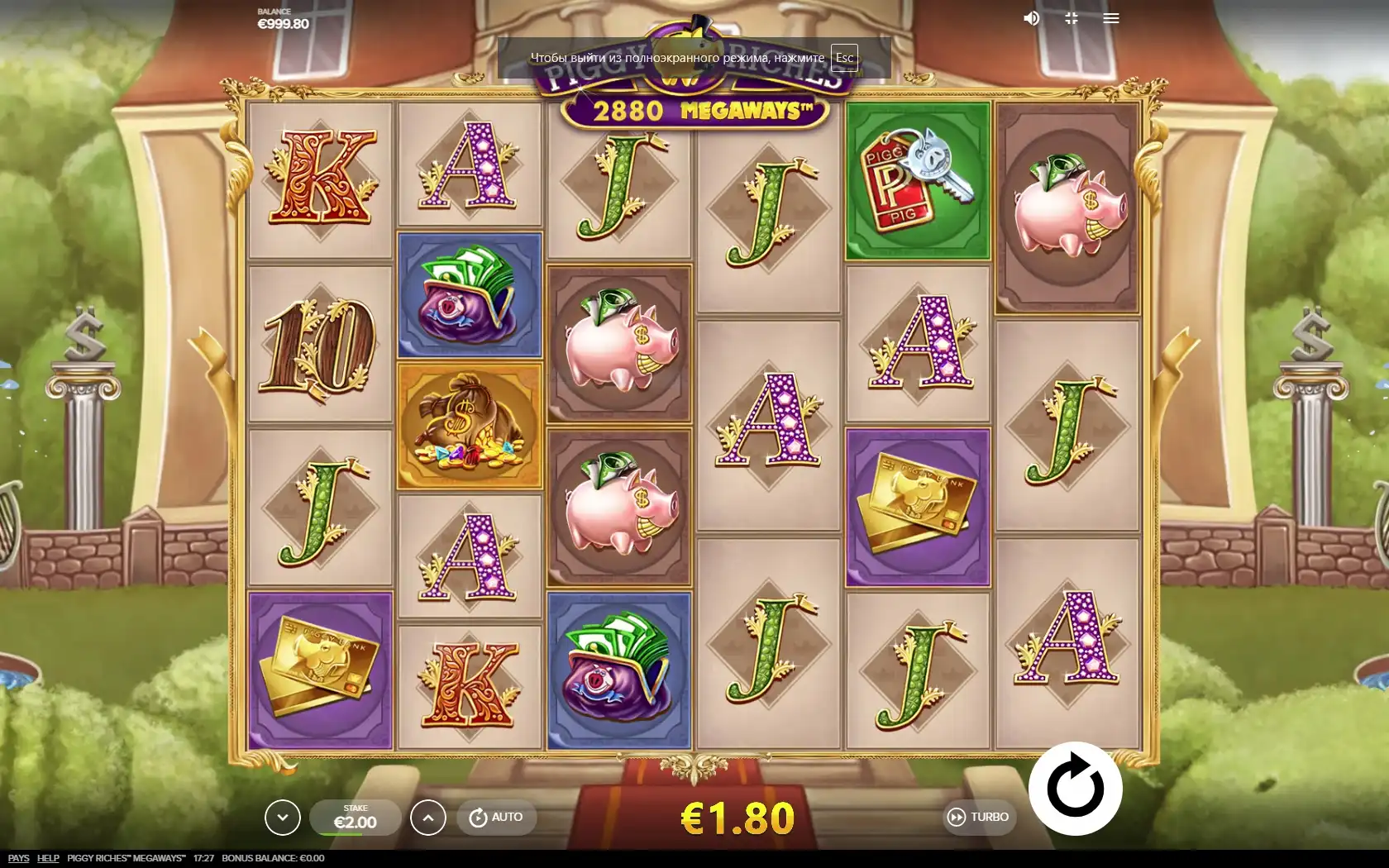Screen dimensions: 1389x868
Task: Open the Help link
Action: pos(48,858)
